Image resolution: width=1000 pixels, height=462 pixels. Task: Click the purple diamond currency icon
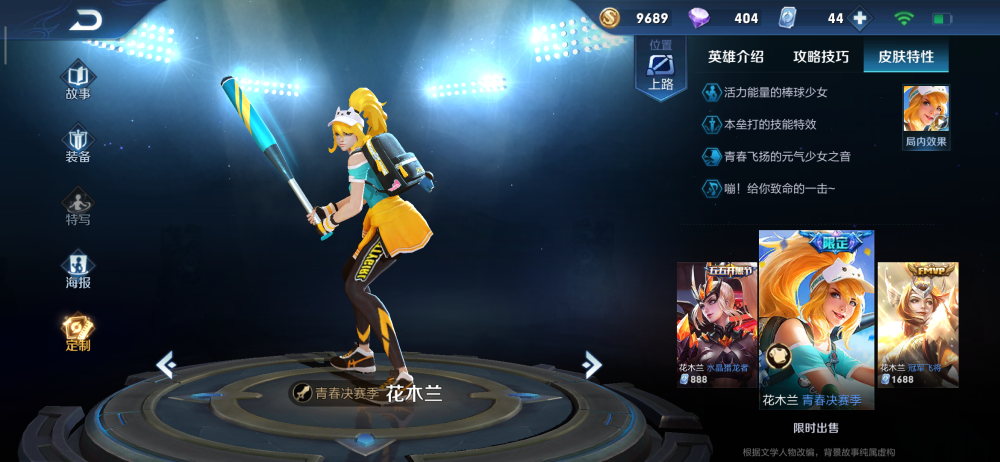pyautogui.click(x=699, y=18)
